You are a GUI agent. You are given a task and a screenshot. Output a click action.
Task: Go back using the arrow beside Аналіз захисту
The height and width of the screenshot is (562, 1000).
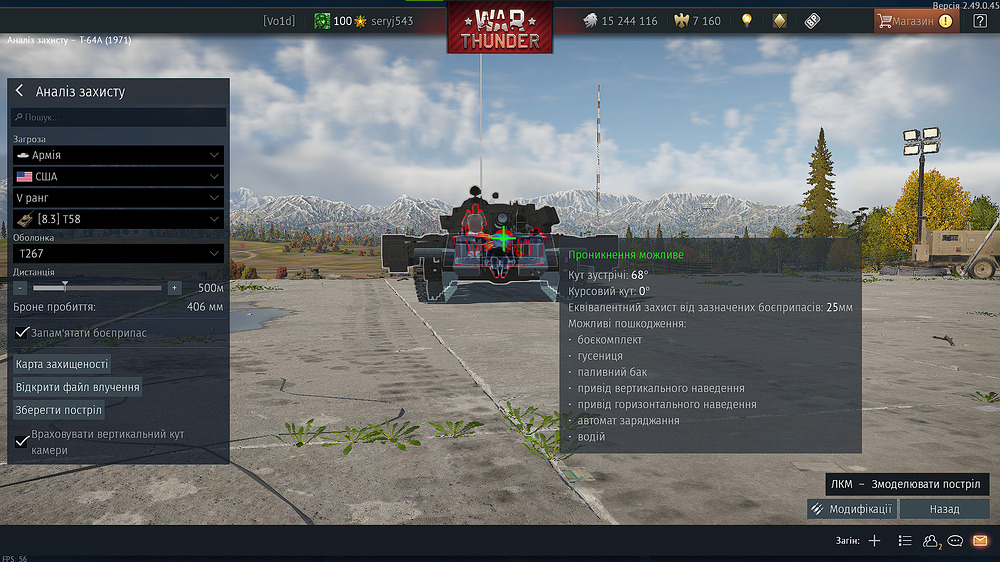pos(19,91)
